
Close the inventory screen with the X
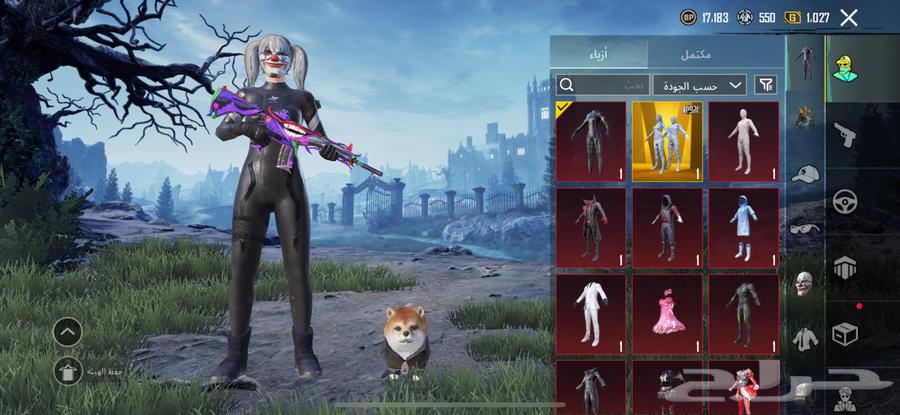849,17
